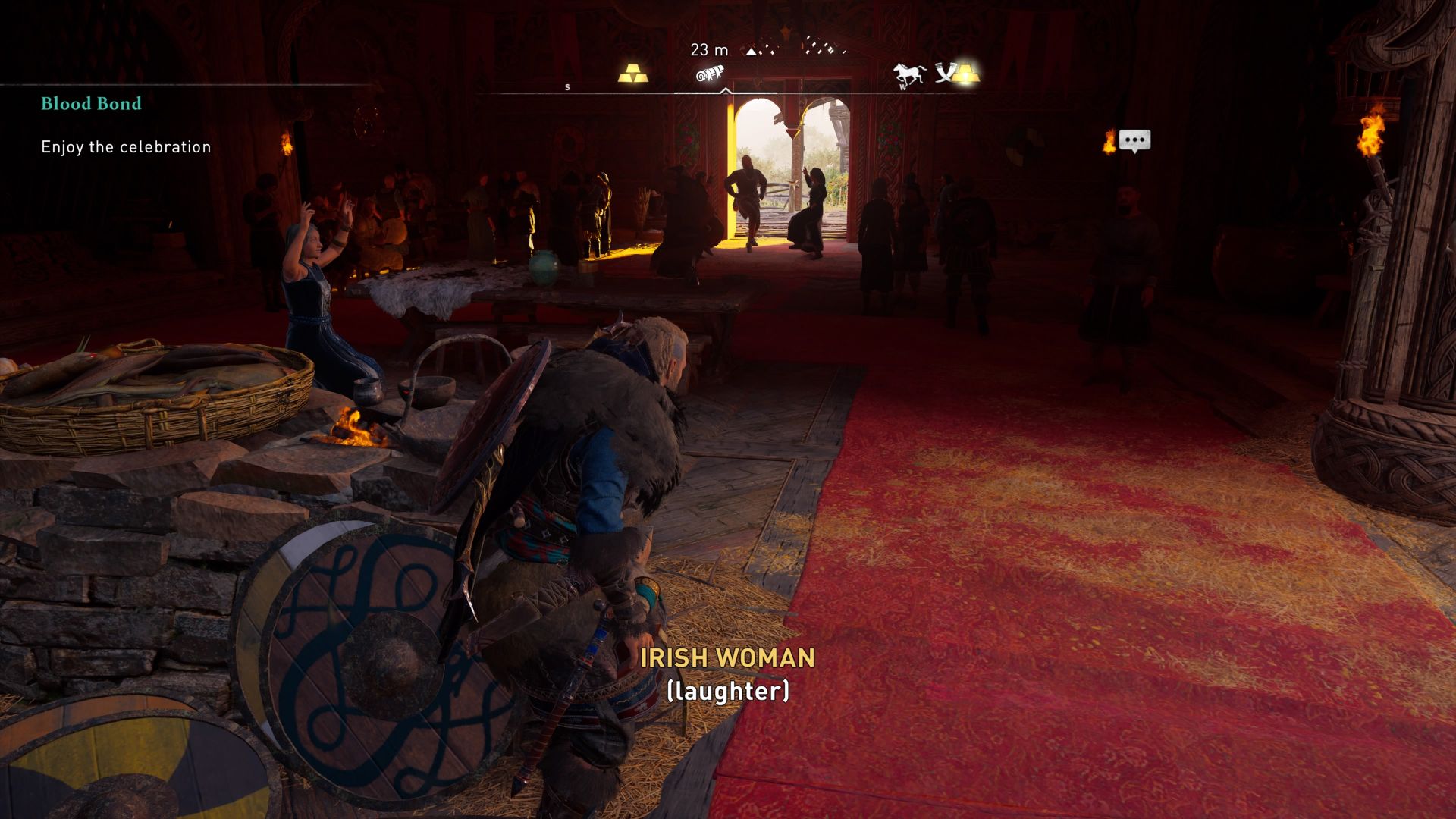The image size is (1456, 819).
Task: Select the galloping horse marker near the compass
Action: click(909, 73)
